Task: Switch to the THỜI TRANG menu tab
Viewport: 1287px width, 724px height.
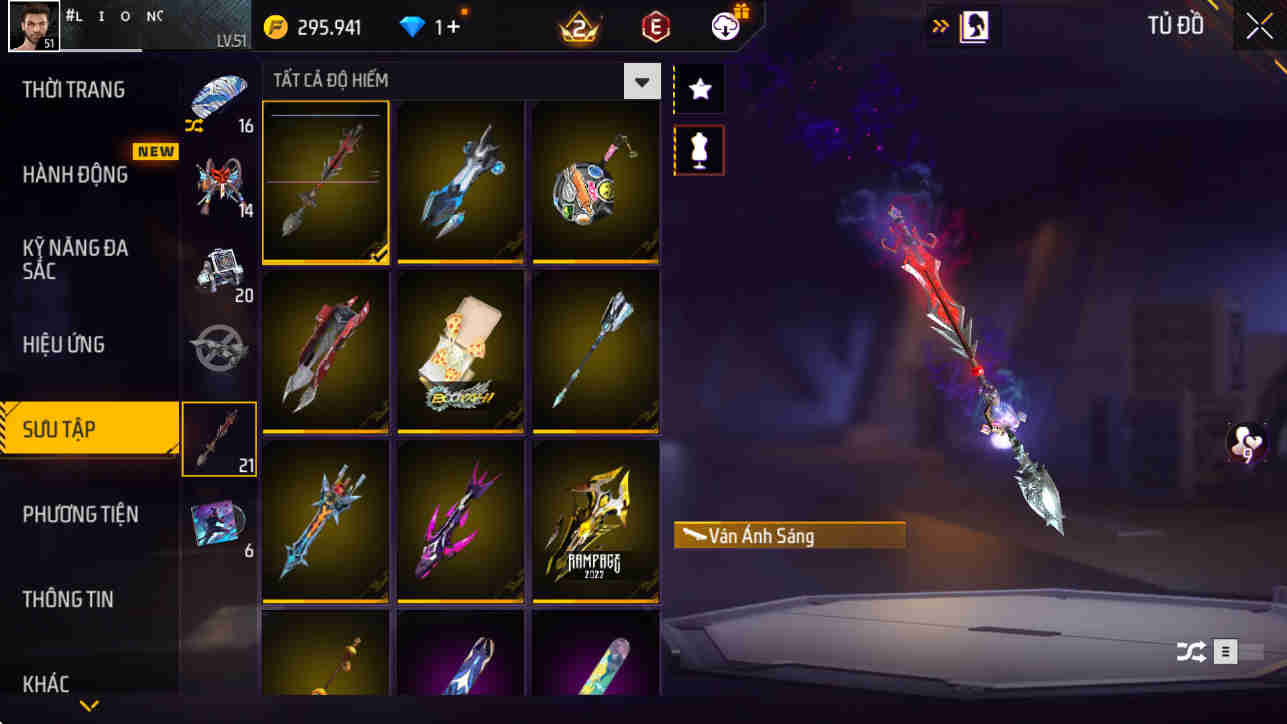Action: tap(72, 89)
